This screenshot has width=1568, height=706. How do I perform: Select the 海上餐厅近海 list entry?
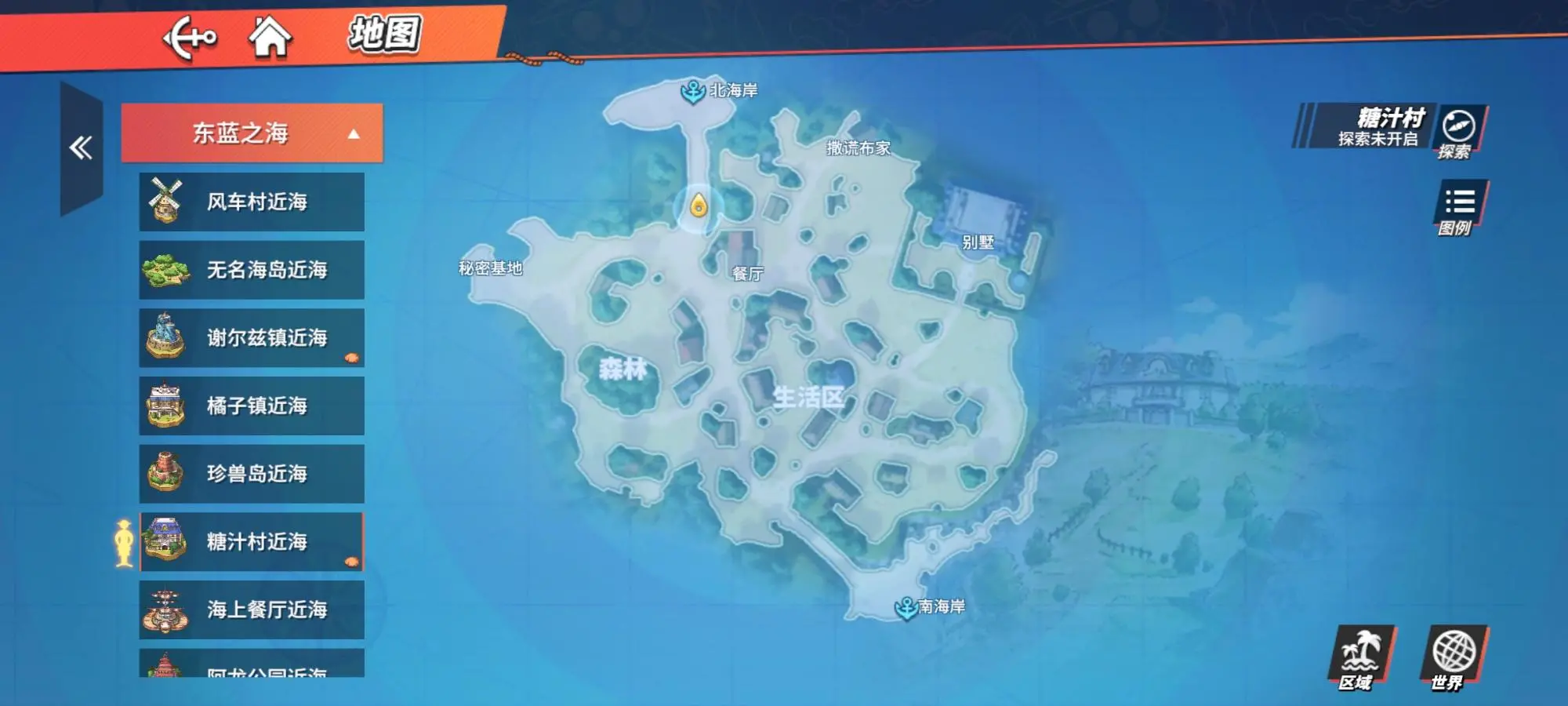[x=251, y=610]
